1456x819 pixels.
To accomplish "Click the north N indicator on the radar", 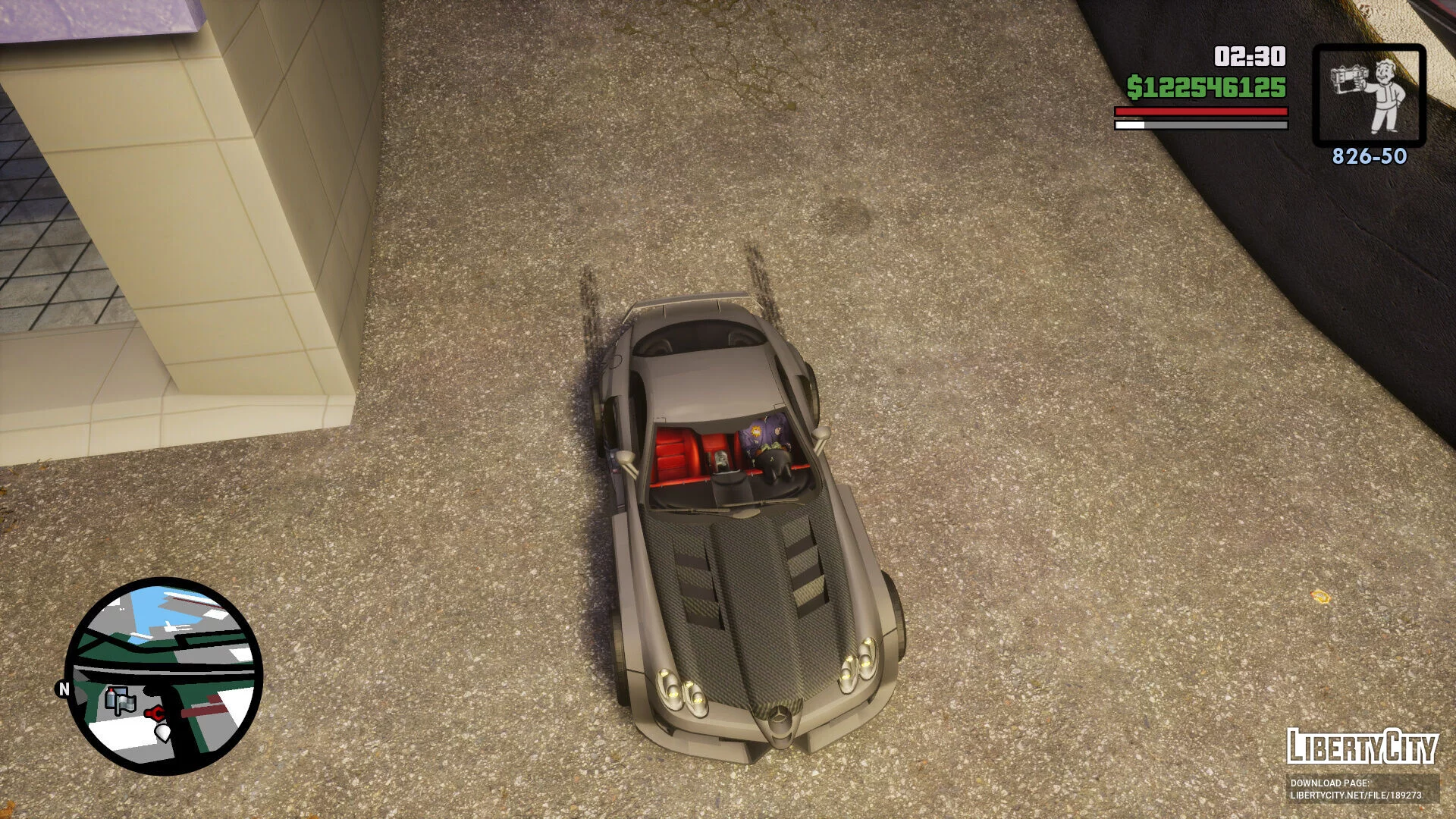I will coord(64,689).
